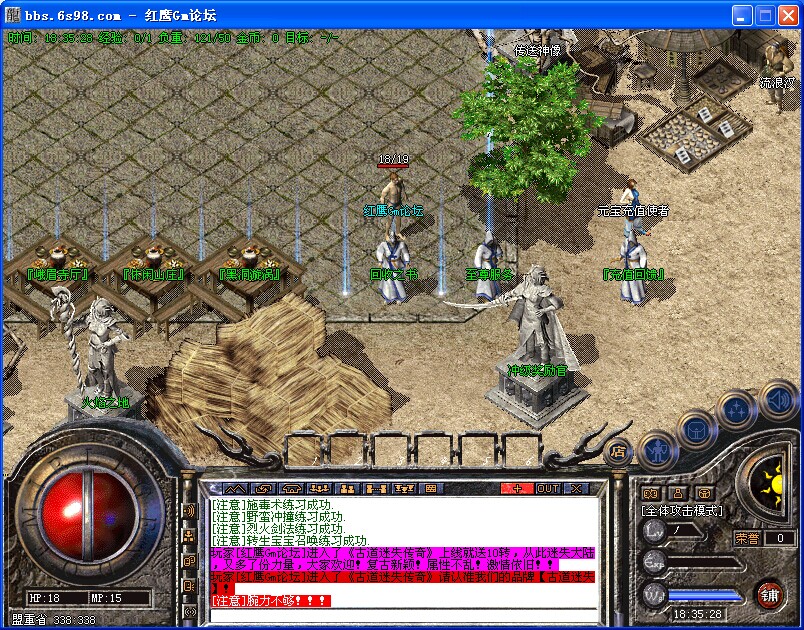The width and height of the screenshot is (804, 630).
Task: Toggle the group channel icon beside chat
Action: click(189, 536)
